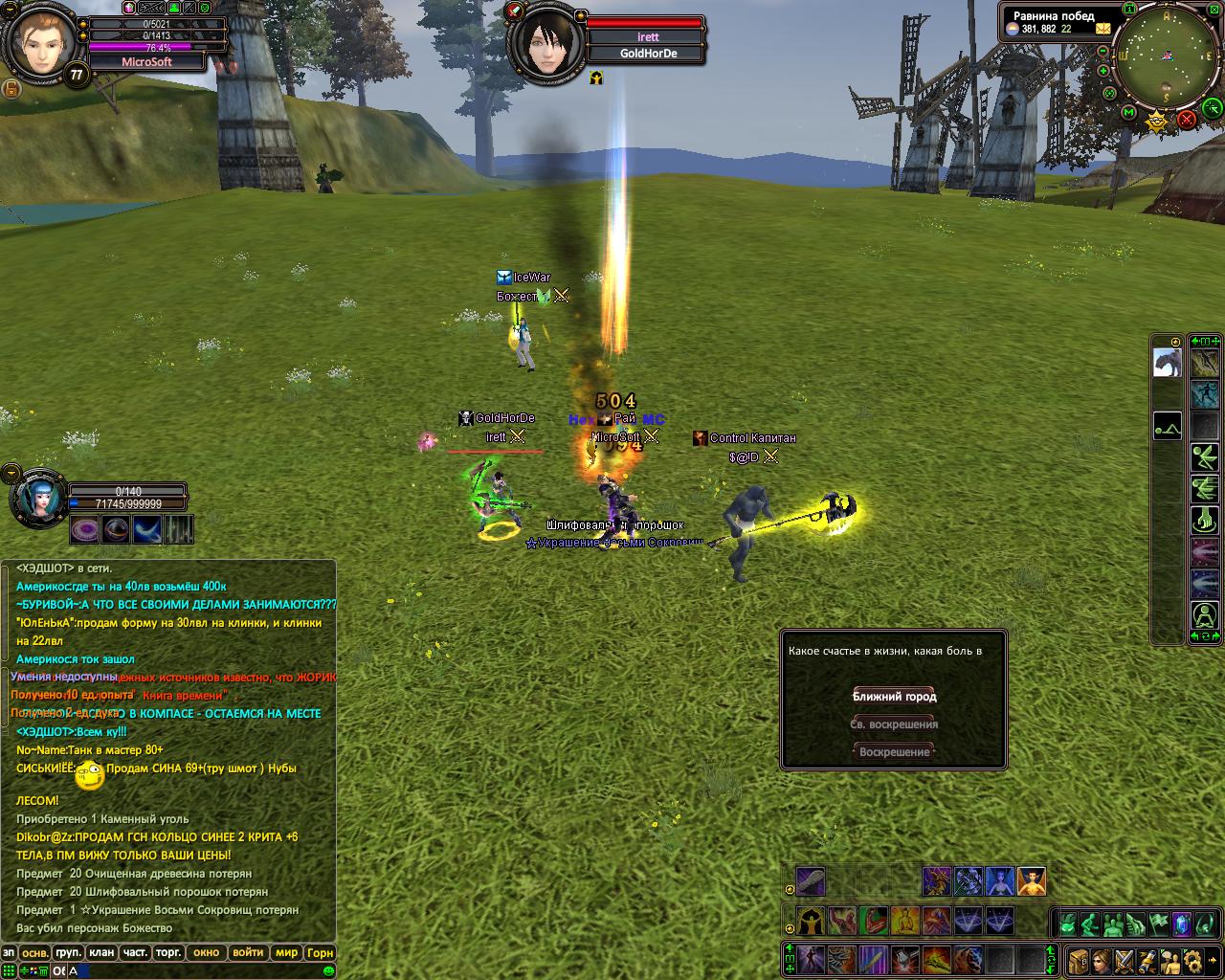The width and height of the screenshot is (1225, 980).
Task: Switch to the "торг." chat tab
Action: 168,952
